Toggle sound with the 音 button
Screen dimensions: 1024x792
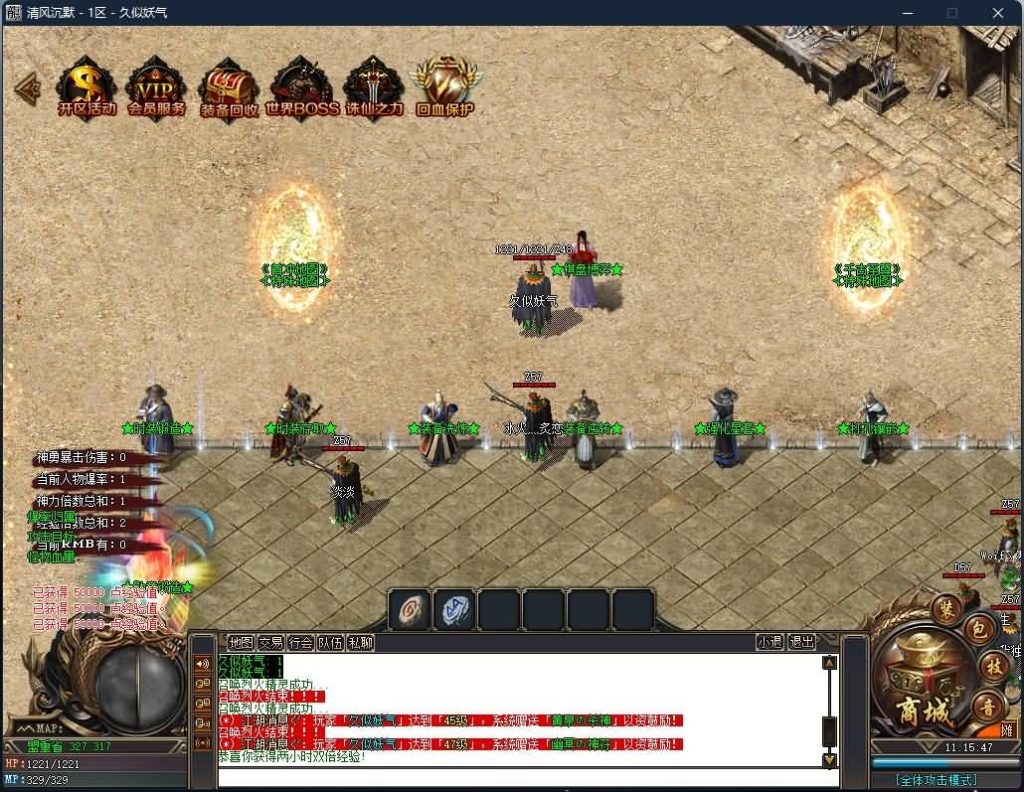pos(986,704)
